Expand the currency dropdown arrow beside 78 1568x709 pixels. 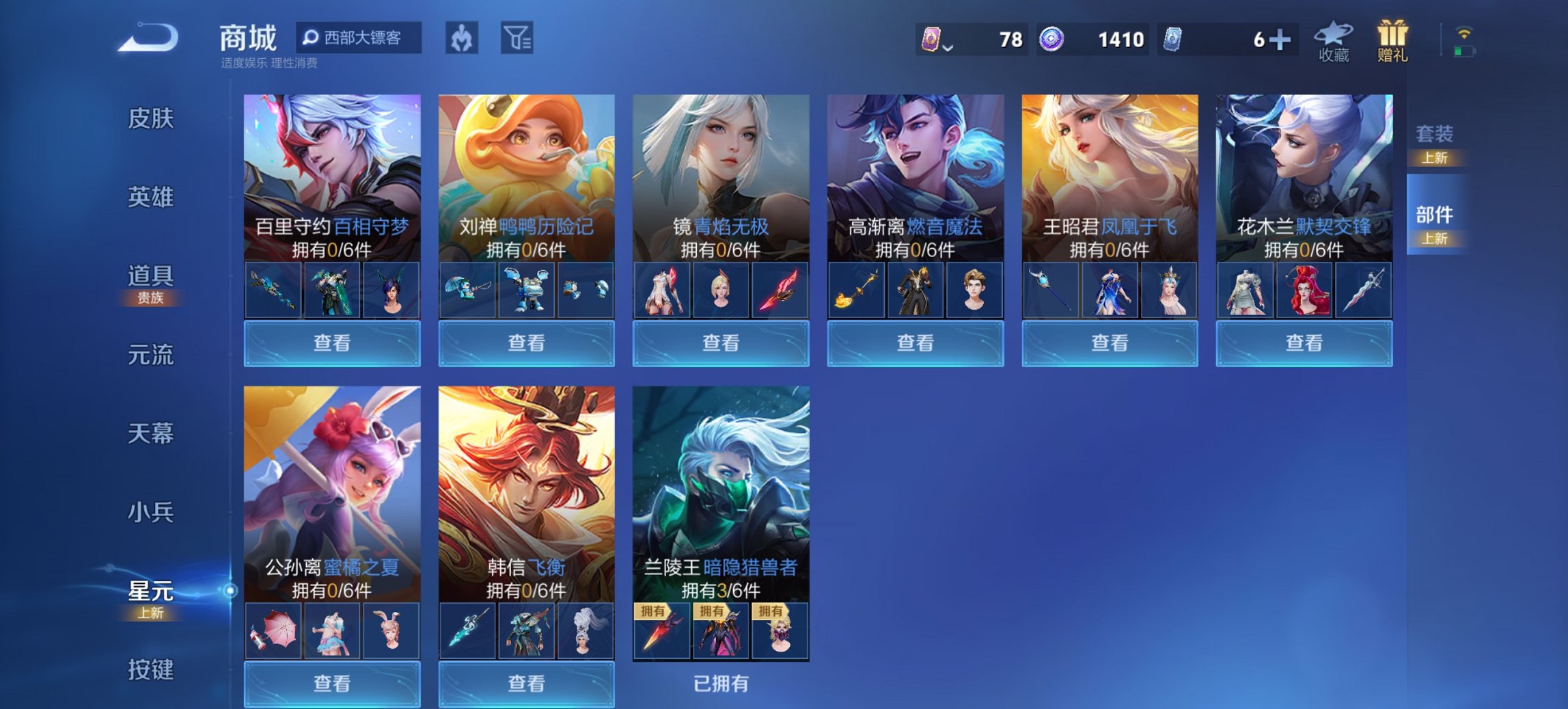point(948,48)
